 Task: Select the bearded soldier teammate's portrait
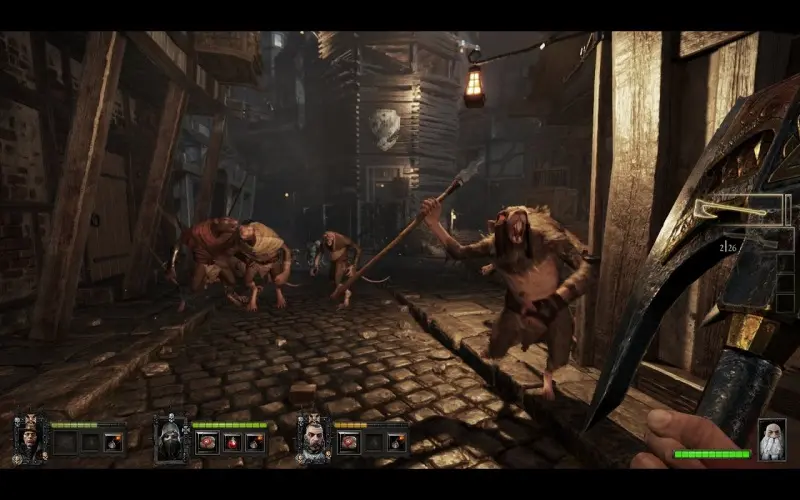314,438
